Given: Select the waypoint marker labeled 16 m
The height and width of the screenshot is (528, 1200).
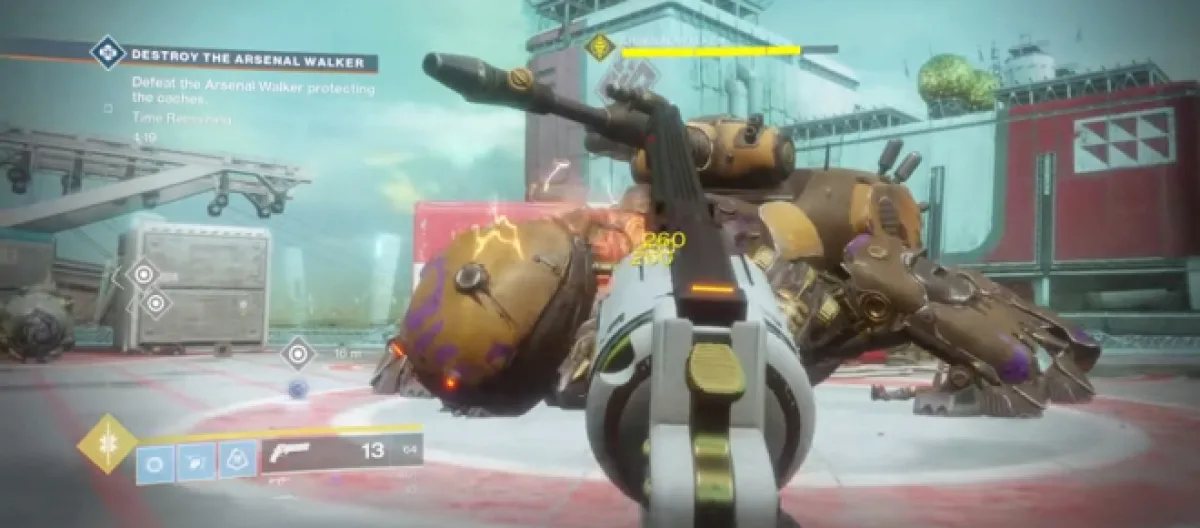Looking at the screenshot, I should (298, 353).
